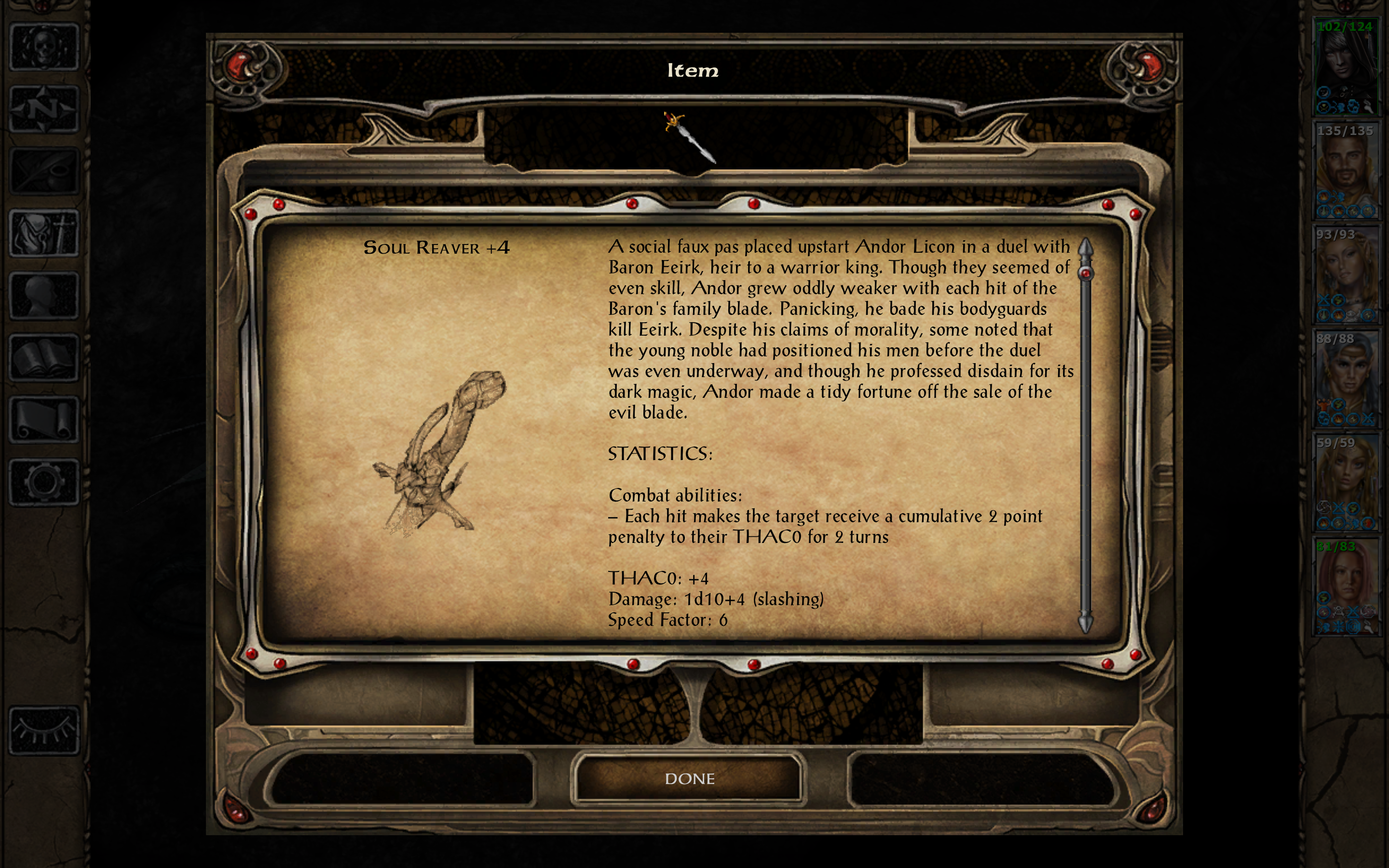Click the red-gem scrollbar thumb
Image resolution: width=1389 pixels, height=868 pixels.
1085,273
